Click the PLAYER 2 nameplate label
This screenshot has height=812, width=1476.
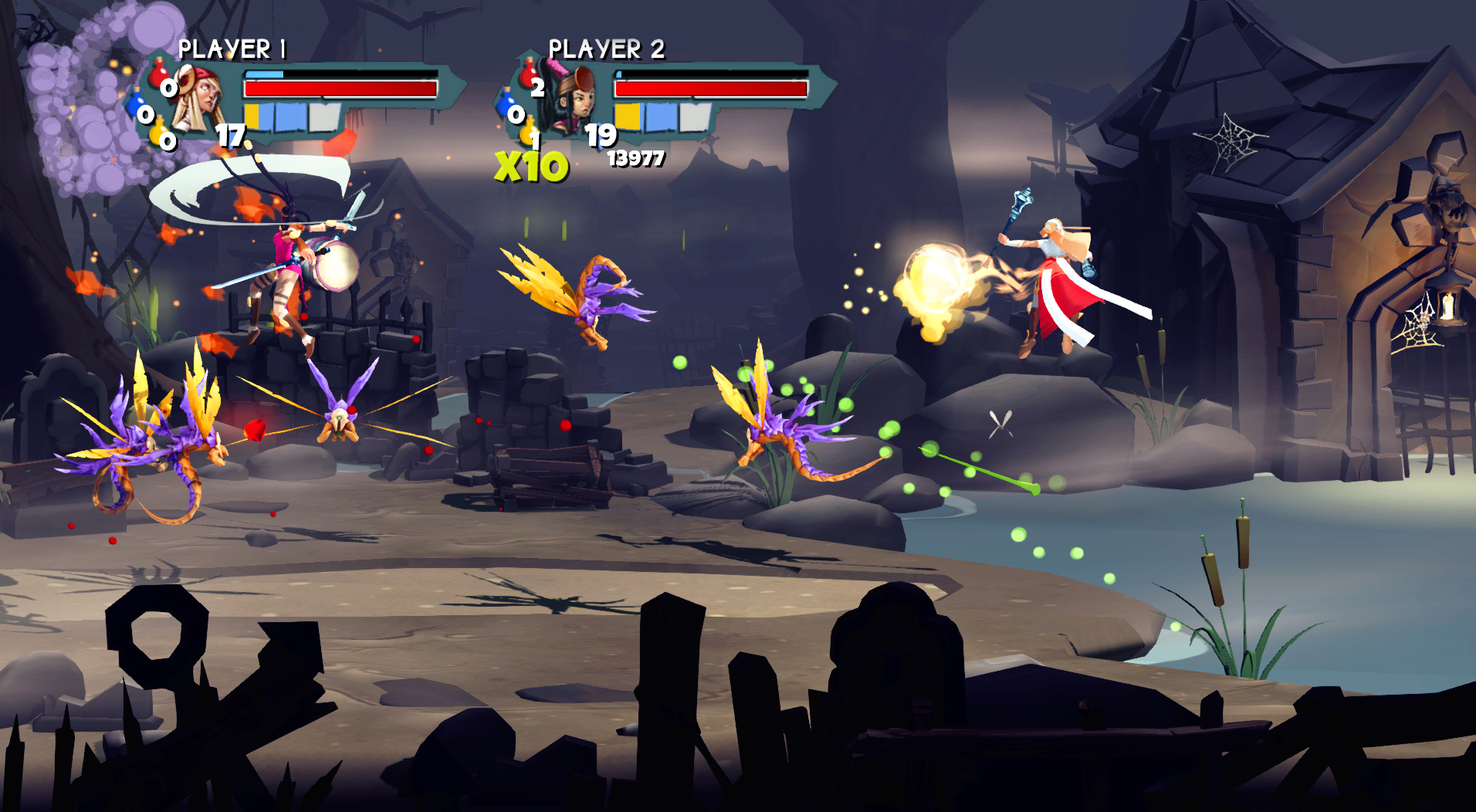pyautogui.click(x=608, y=49)
